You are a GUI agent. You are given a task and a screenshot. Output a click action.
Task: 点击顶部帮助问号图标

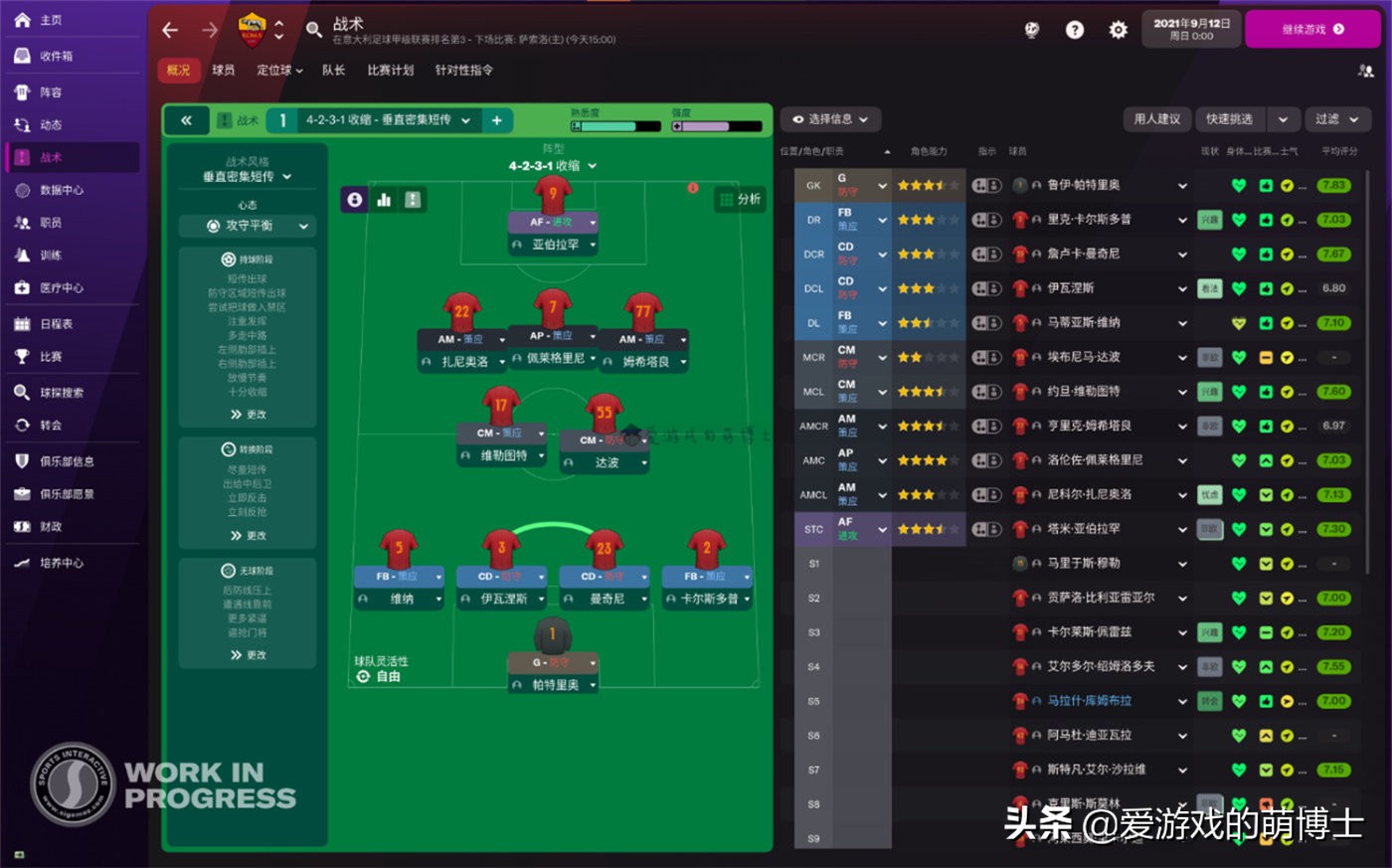[1074, 30]
